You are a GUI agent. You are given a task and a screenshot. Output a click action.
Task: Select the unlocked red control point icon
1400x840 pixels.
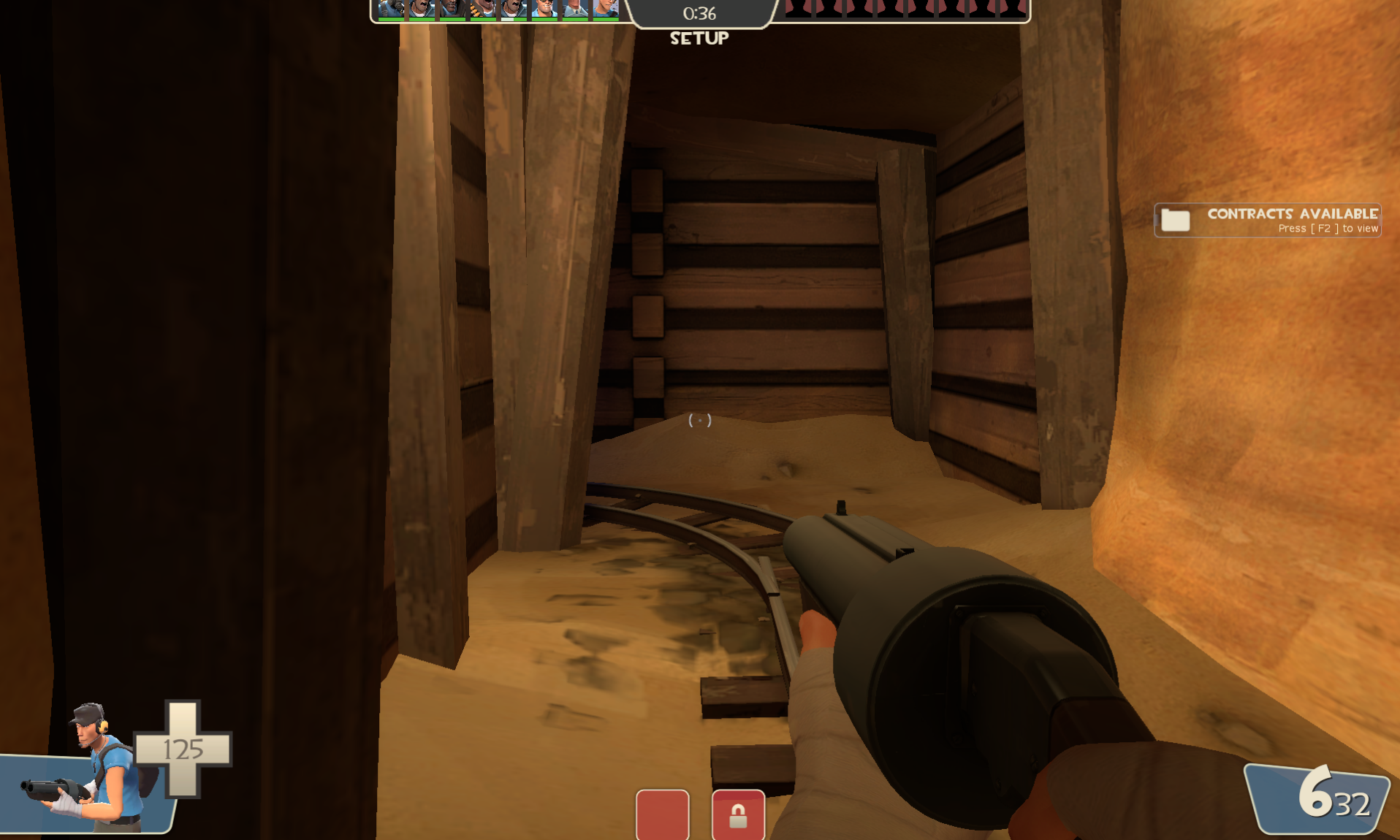tap(662, 814)
